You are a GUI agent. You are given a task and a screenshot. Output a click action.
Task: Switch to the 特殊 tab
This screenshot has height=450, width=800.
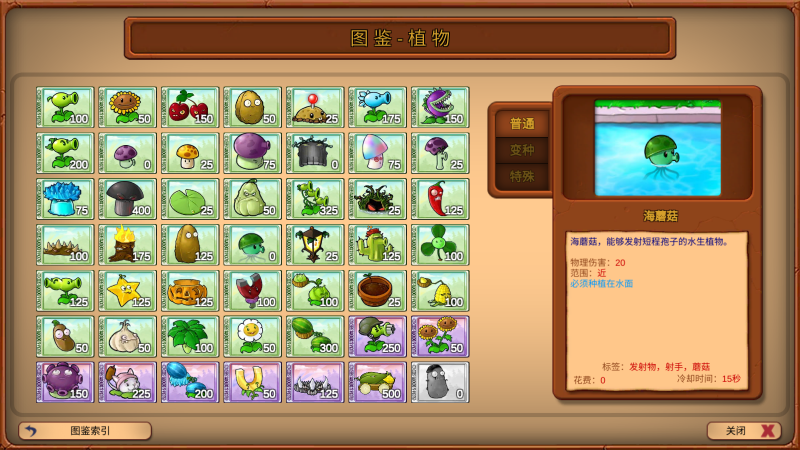pyautogui.click(x=522, y=176)
